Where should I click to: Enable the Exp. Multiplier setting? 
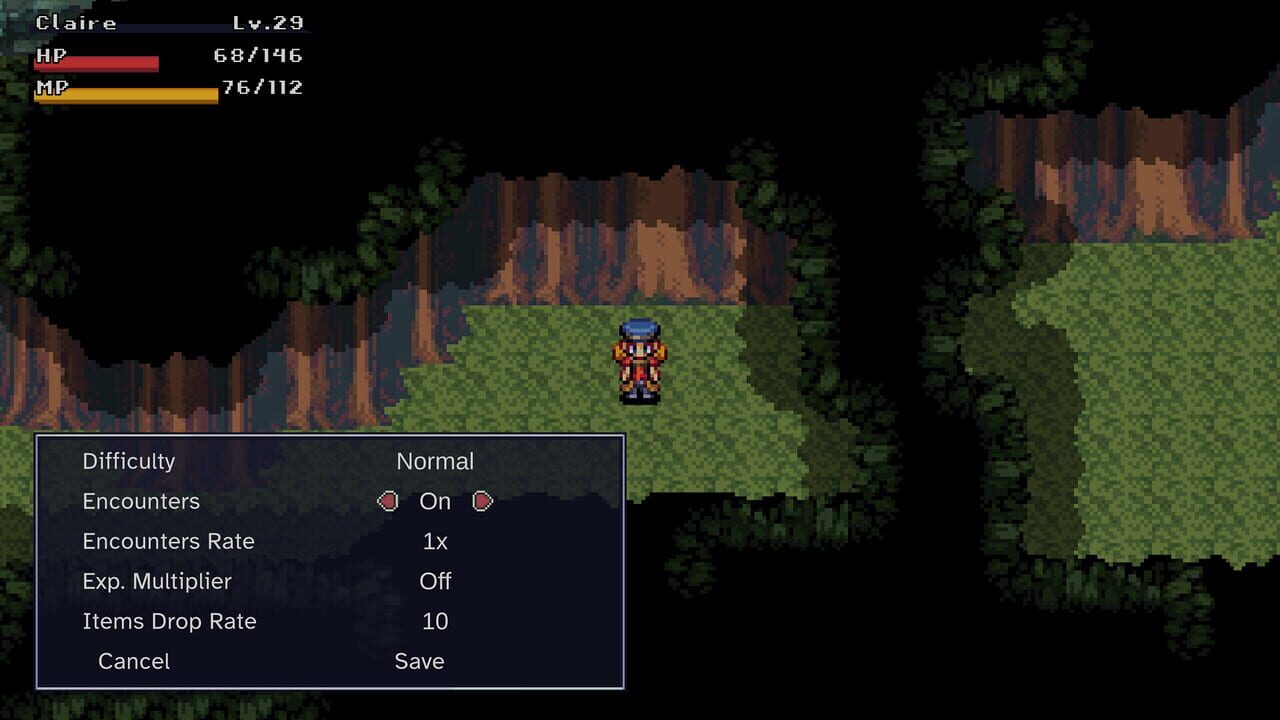click(434, 581)
